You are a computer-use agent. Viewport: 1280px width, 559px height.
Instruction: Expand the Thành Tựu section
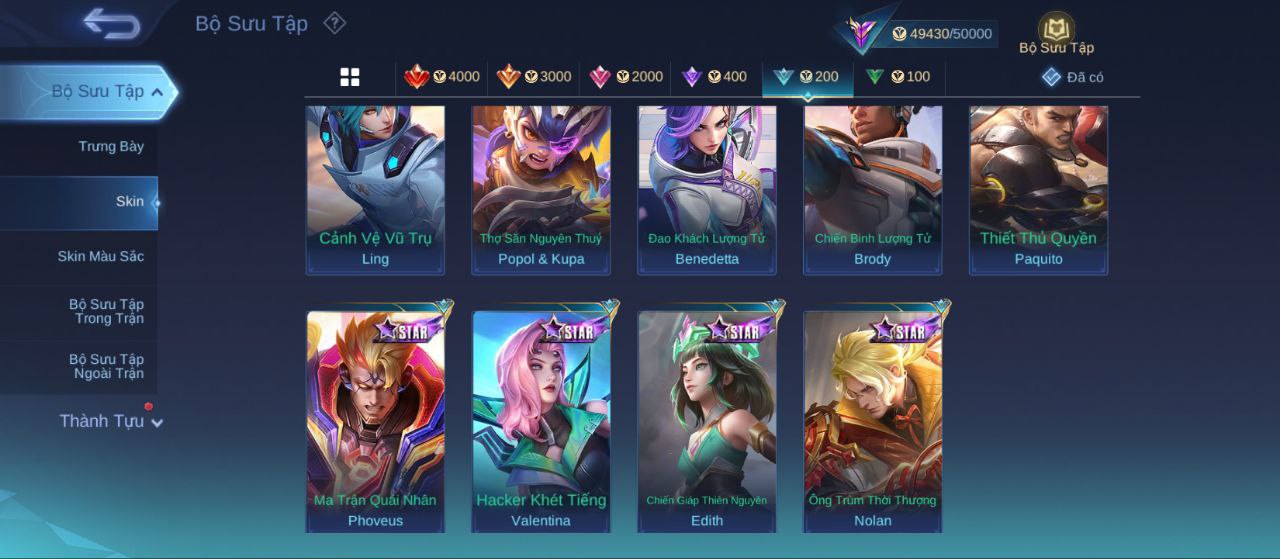coord(110,421)
